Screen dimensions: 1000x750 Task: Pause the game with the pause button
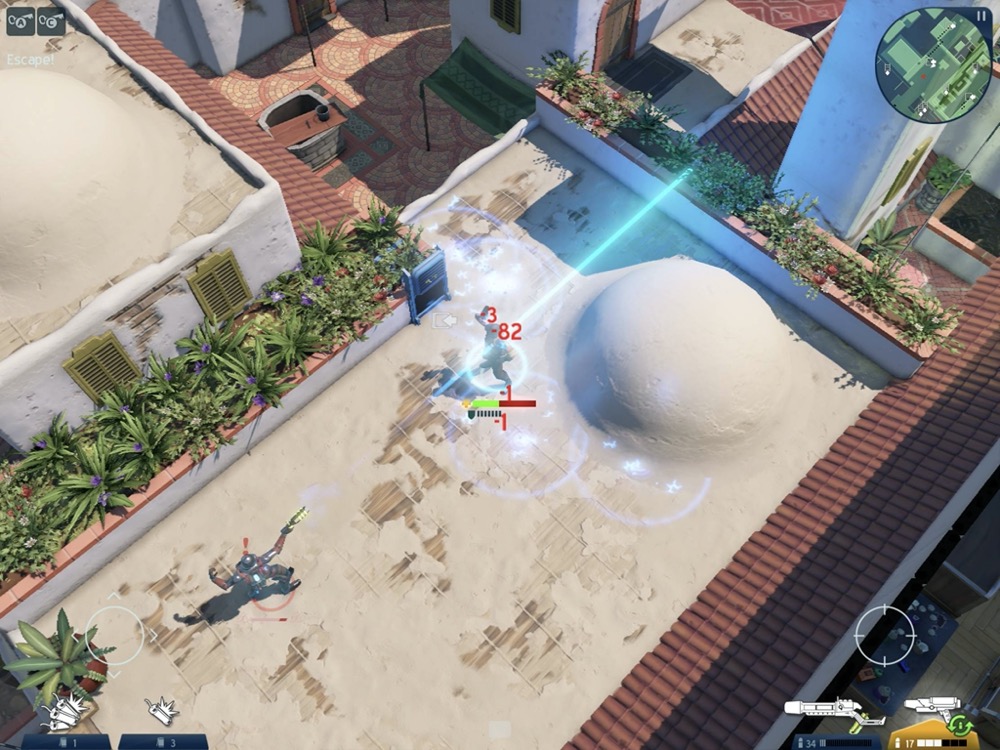(x=980, y=15)
